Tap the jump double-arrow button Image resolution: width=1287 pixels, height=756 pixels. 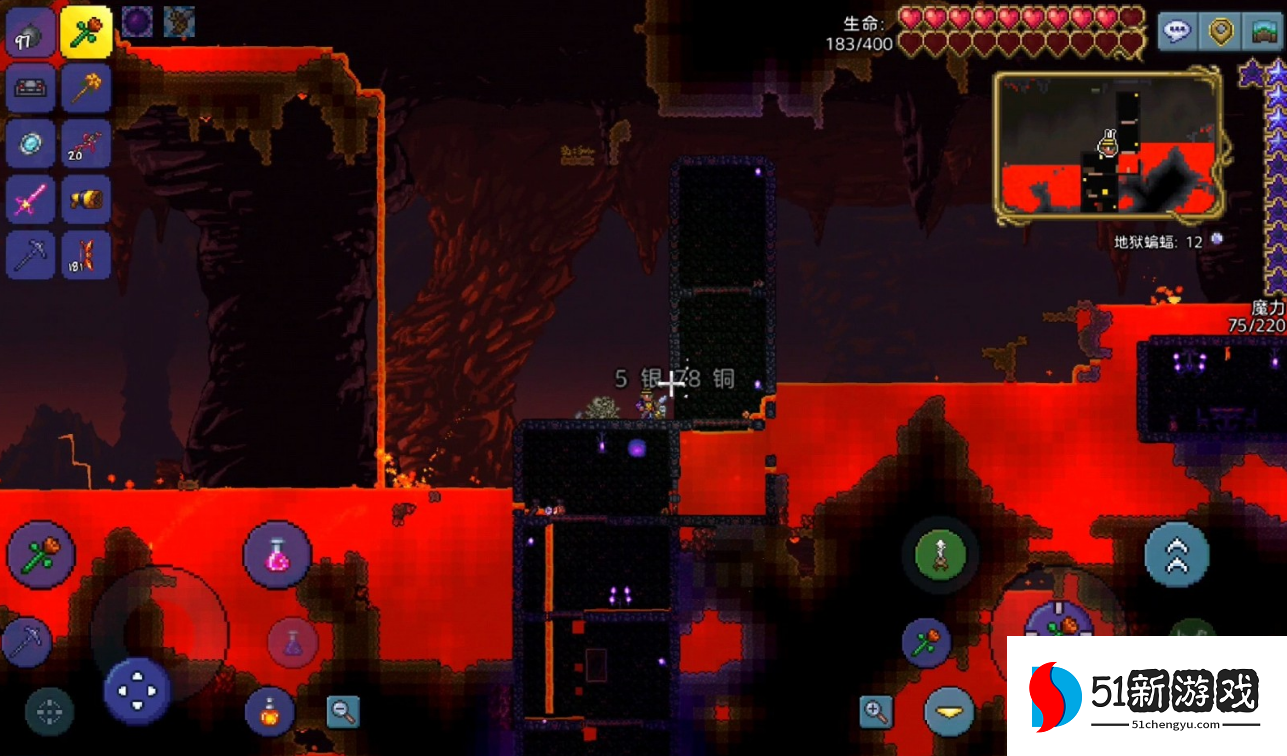[1177, 555]
